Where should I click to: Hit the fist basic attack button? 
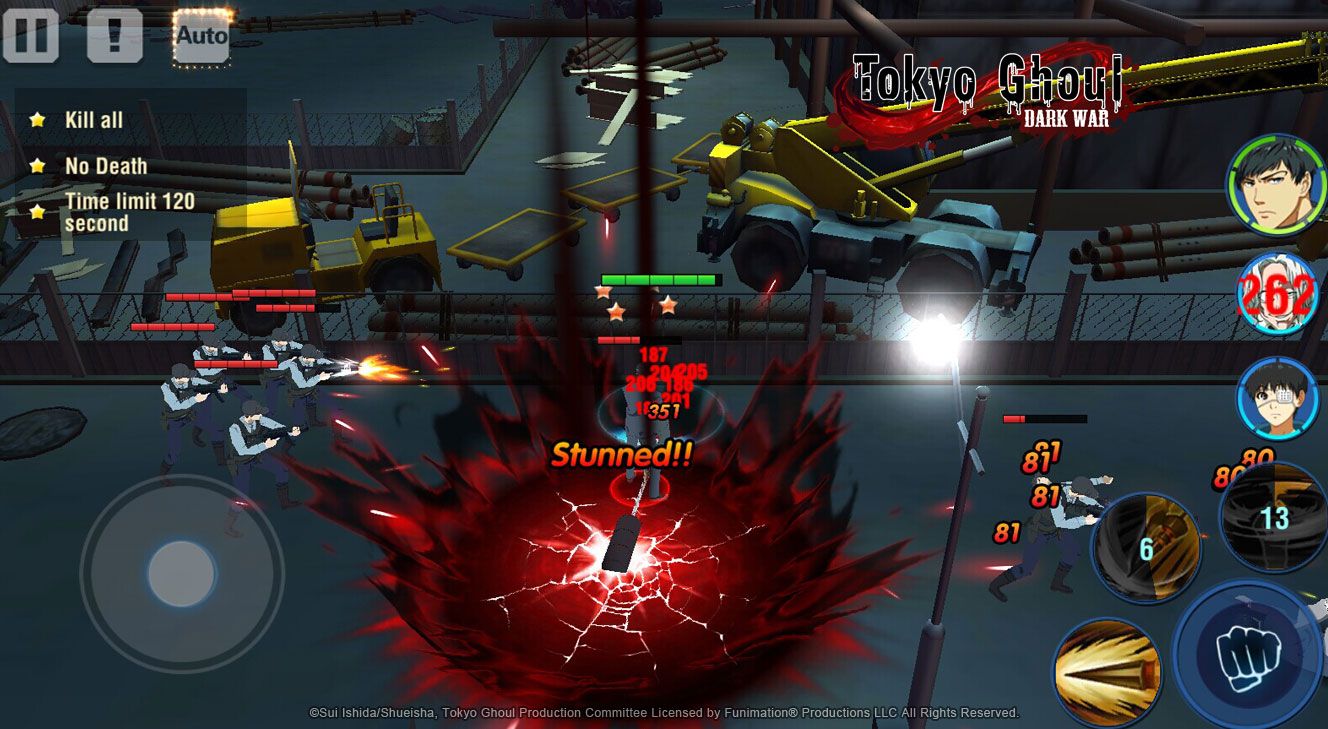click(1248, 654)
